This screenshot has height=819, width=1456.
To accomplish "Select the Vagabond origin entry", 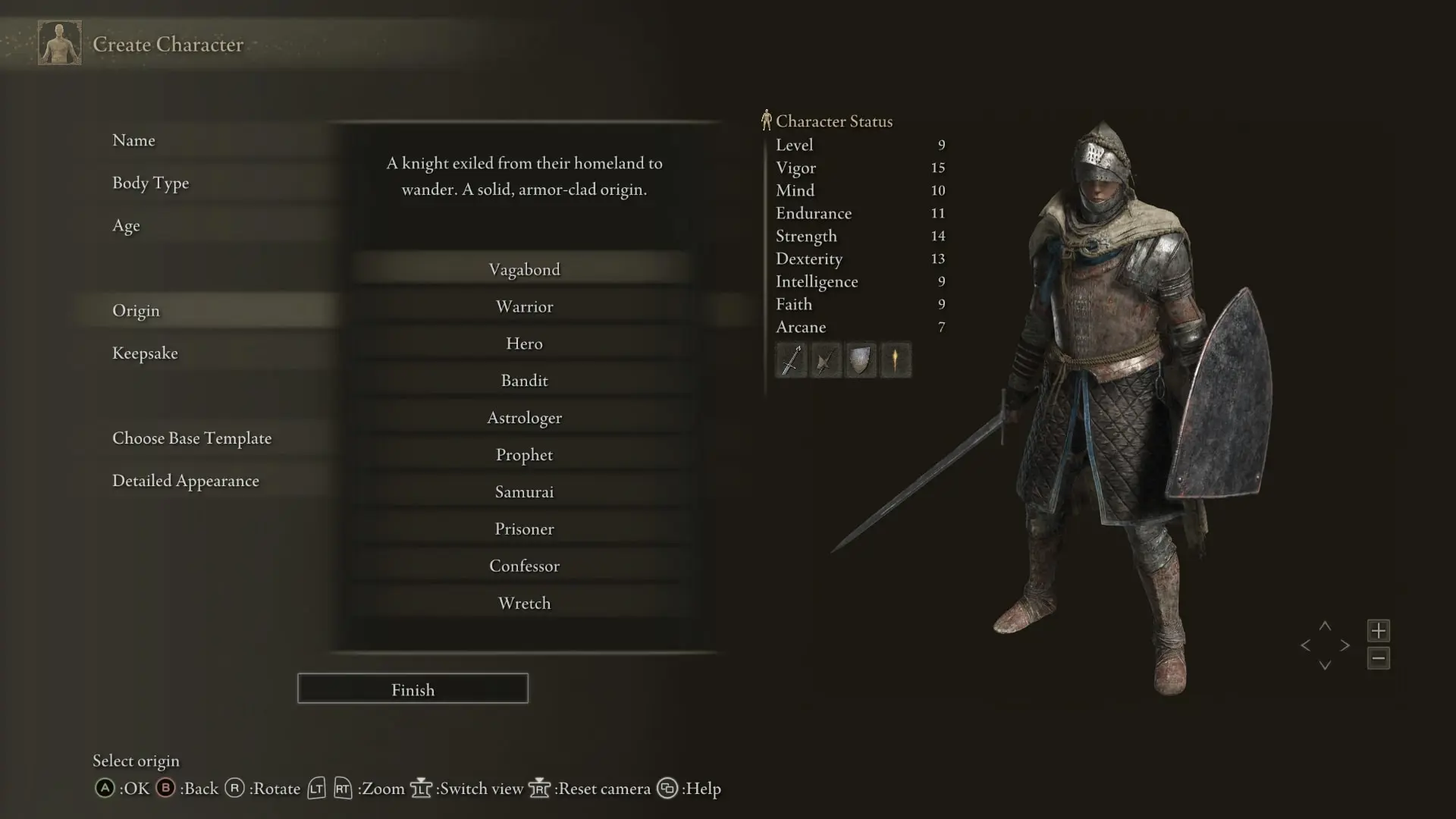I will tap(525, 268).
